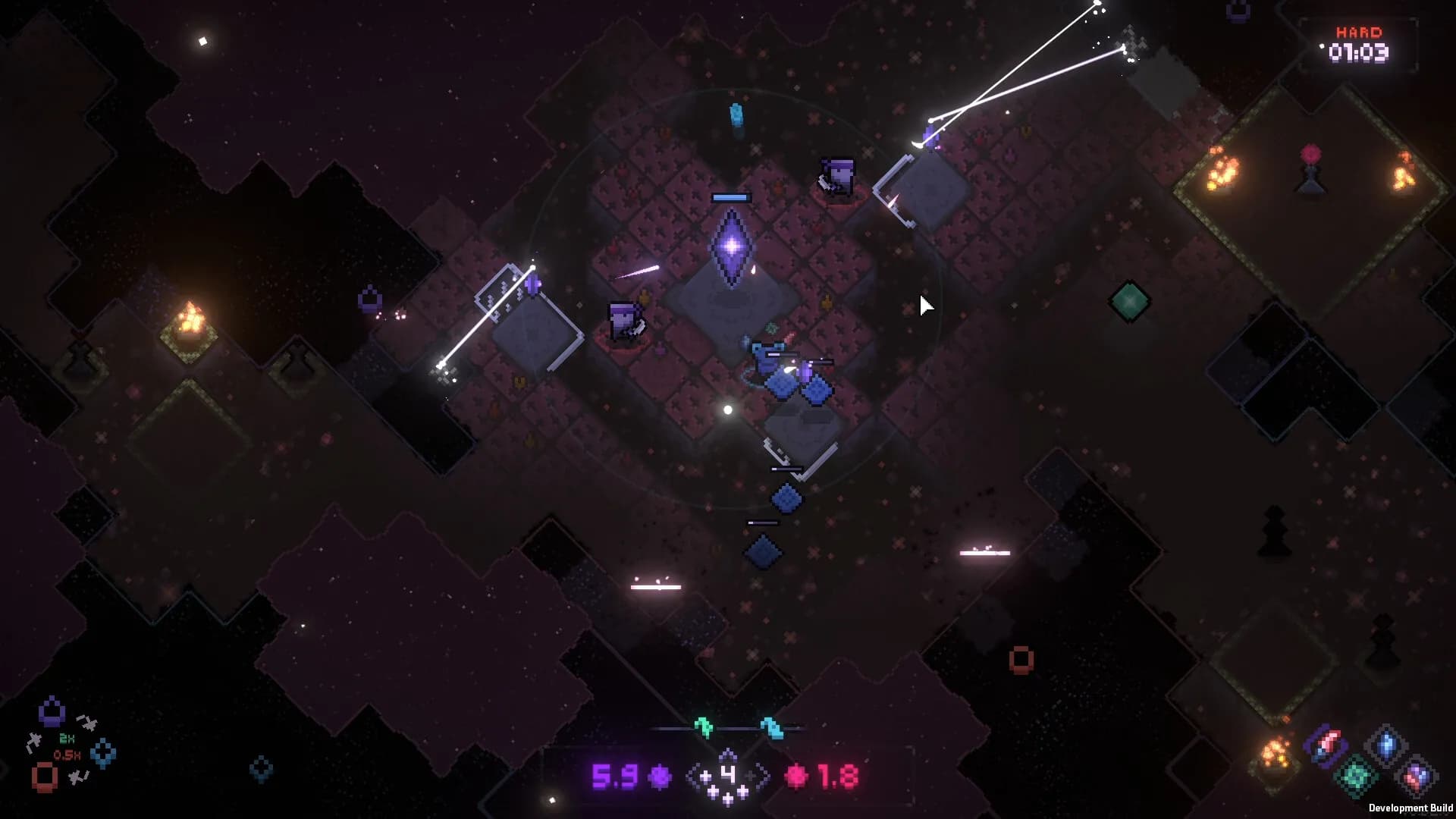Click the 0.5x modifier label bottom-left

[67, 755]
